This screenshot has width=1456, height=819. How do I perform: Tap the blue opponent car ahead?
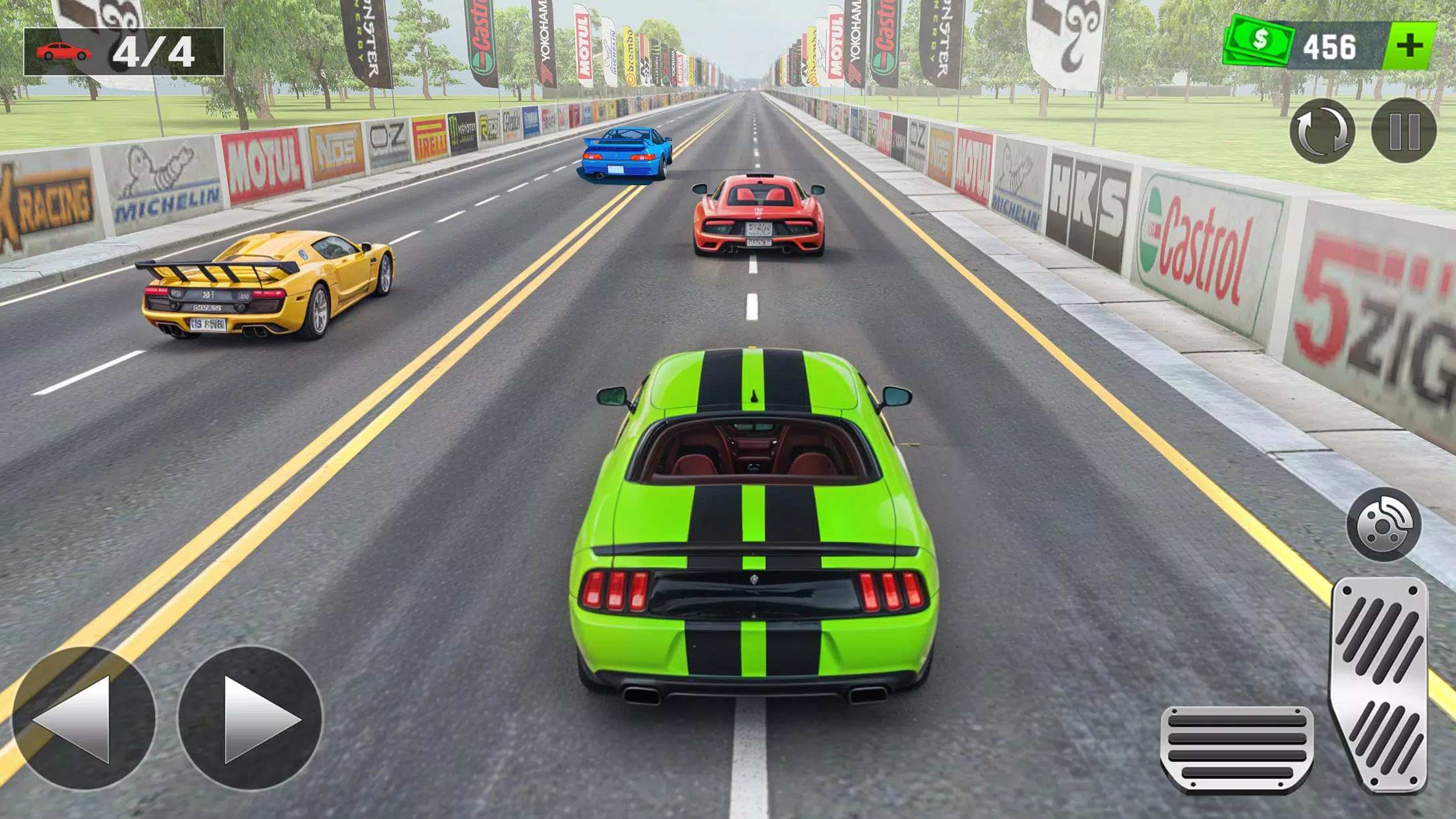[625, 155]
